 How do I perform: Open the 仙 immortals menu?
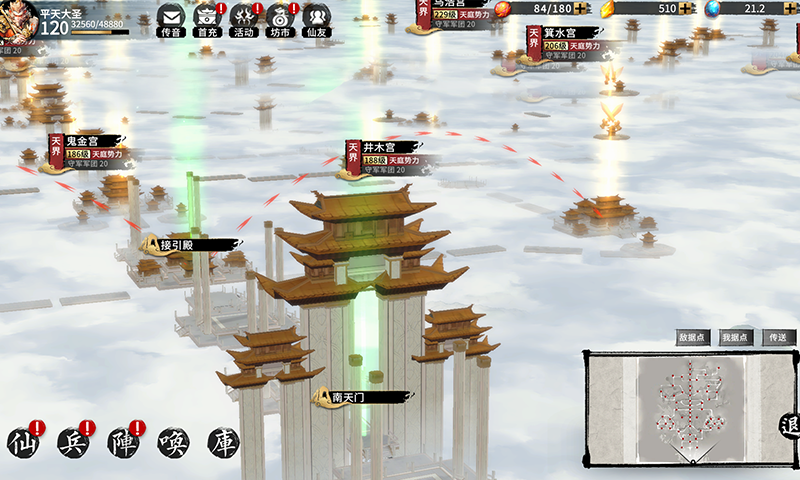(23, 442)
